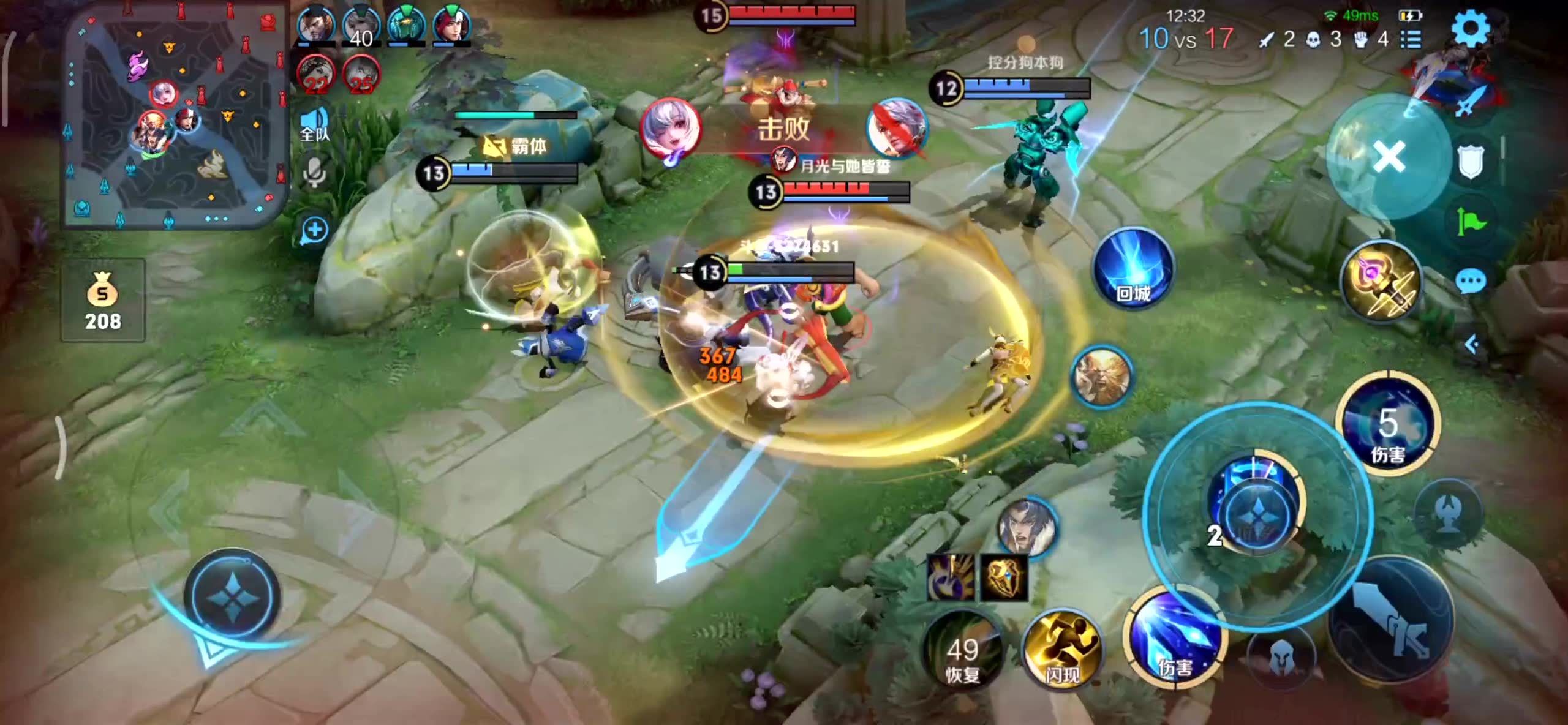Send the green flag signal
Viewport: 1568px width, 725px height.
(x=1470, y=221)
